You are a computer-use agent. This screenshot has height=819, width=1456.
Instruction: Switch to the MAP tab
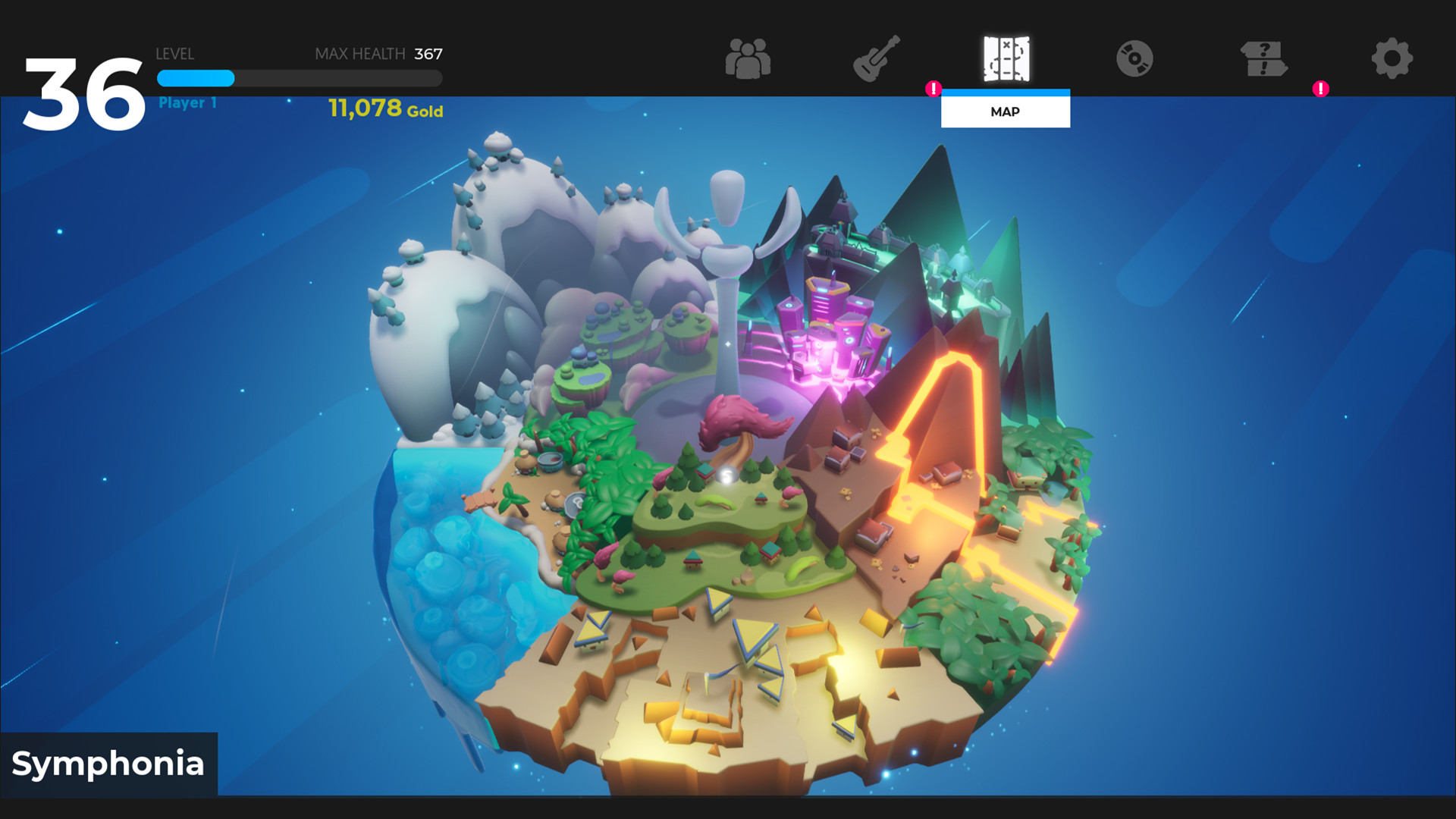pyautogui.click(x=1006, y=111)
